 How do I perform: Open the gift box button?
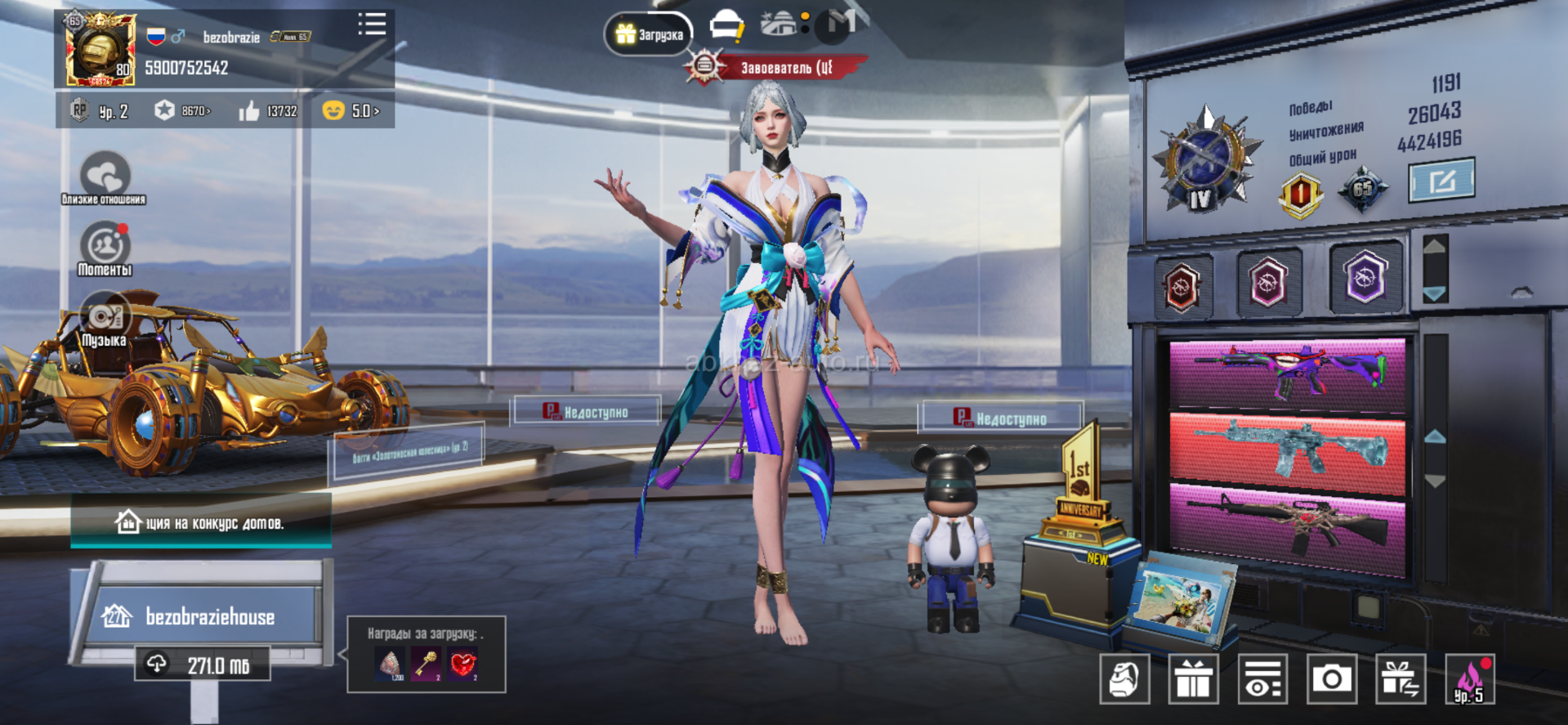1193,678
